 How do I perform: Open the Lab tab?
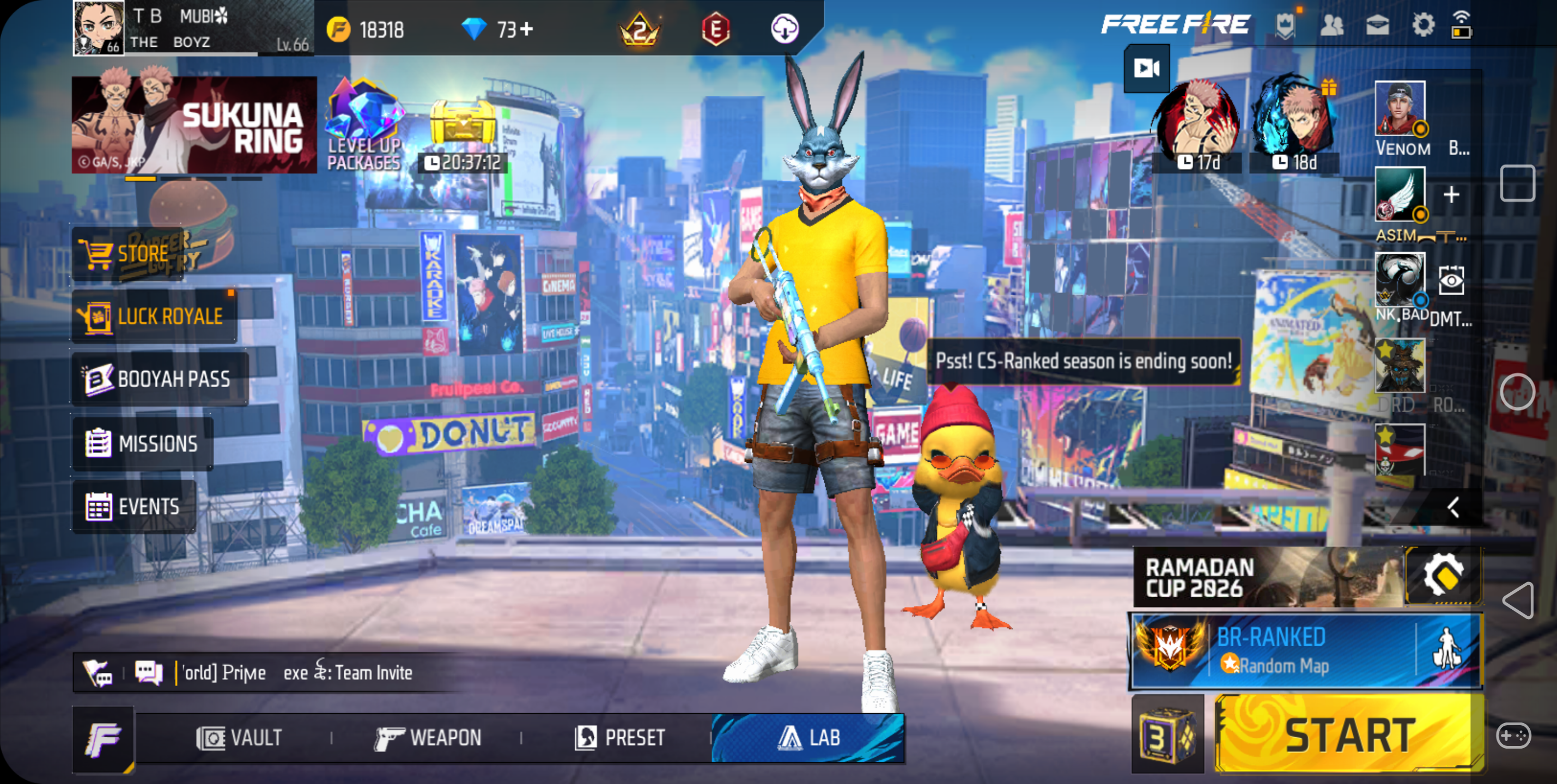(x=808, y=738)
